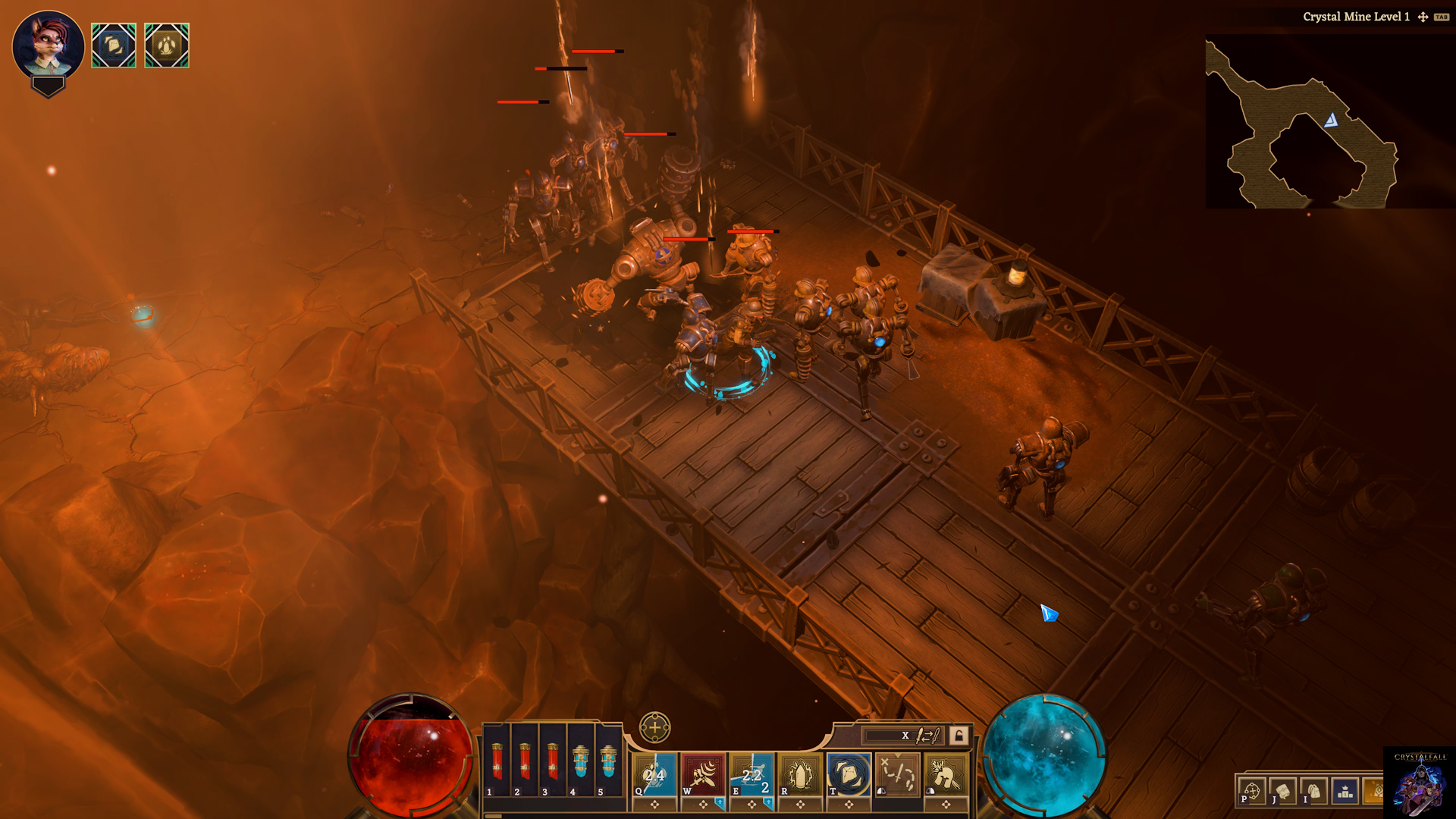Viewport: 1456px width, 819px height.
Task: Select the sword and footsteps move skill
Action: click(897, 774)
